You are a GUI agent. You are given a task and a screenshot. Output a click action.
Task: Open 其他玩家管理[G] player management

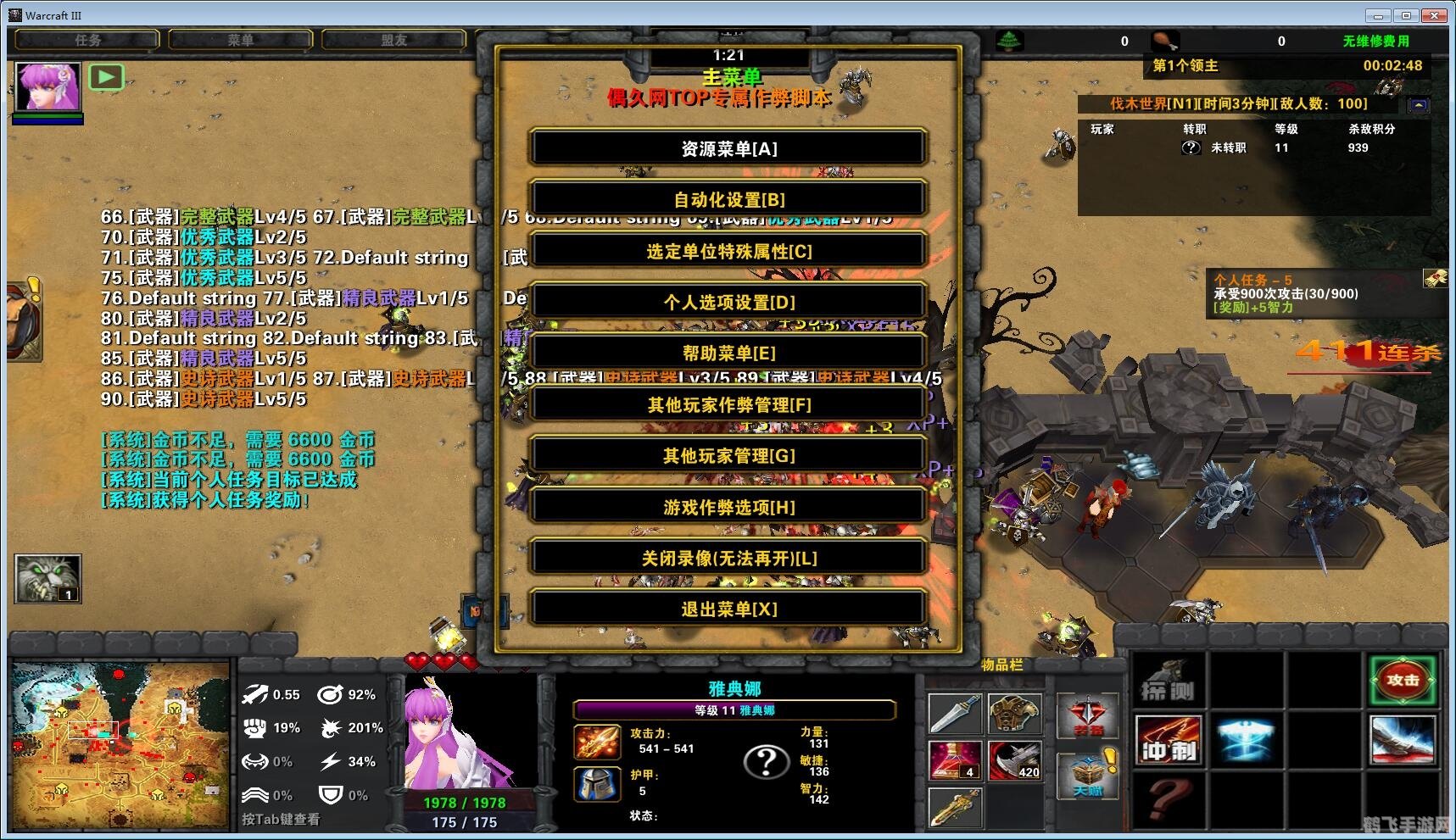[728, 455]
